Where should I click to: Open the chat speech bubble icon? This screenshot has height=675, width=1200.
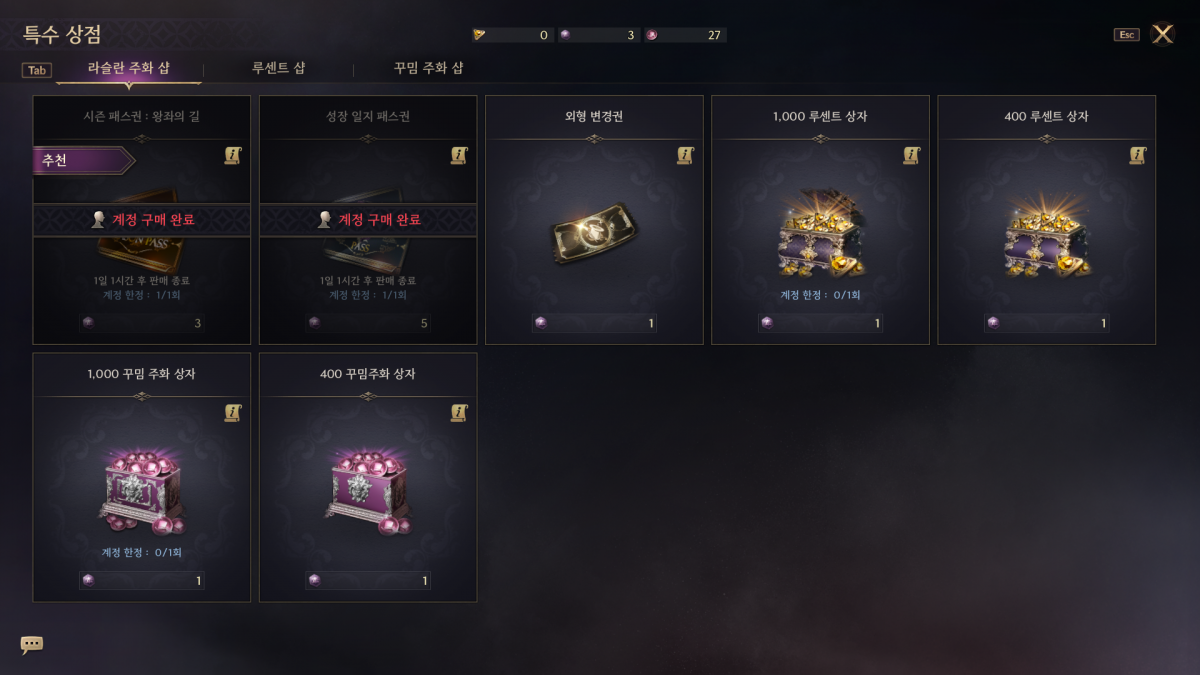(32, 645)
